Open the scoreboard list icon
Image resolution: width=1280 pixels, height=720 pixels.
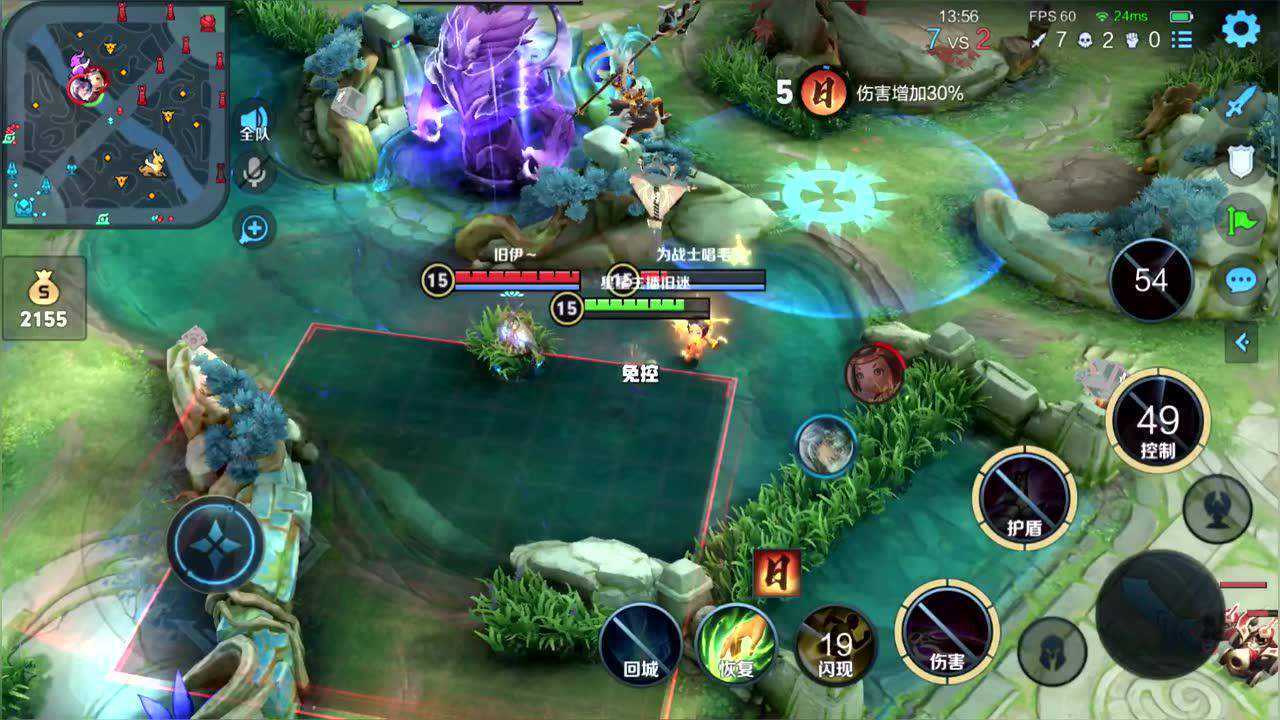point(1182,40)
